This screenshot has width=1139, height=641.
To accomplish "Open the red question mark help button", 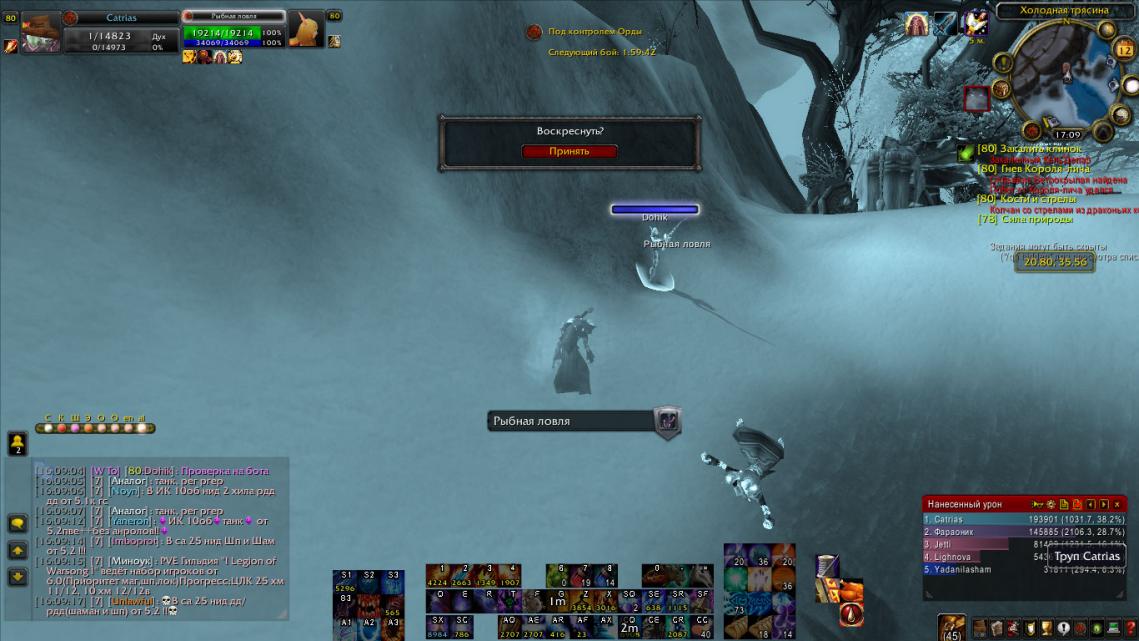I will coord(1131,628).
